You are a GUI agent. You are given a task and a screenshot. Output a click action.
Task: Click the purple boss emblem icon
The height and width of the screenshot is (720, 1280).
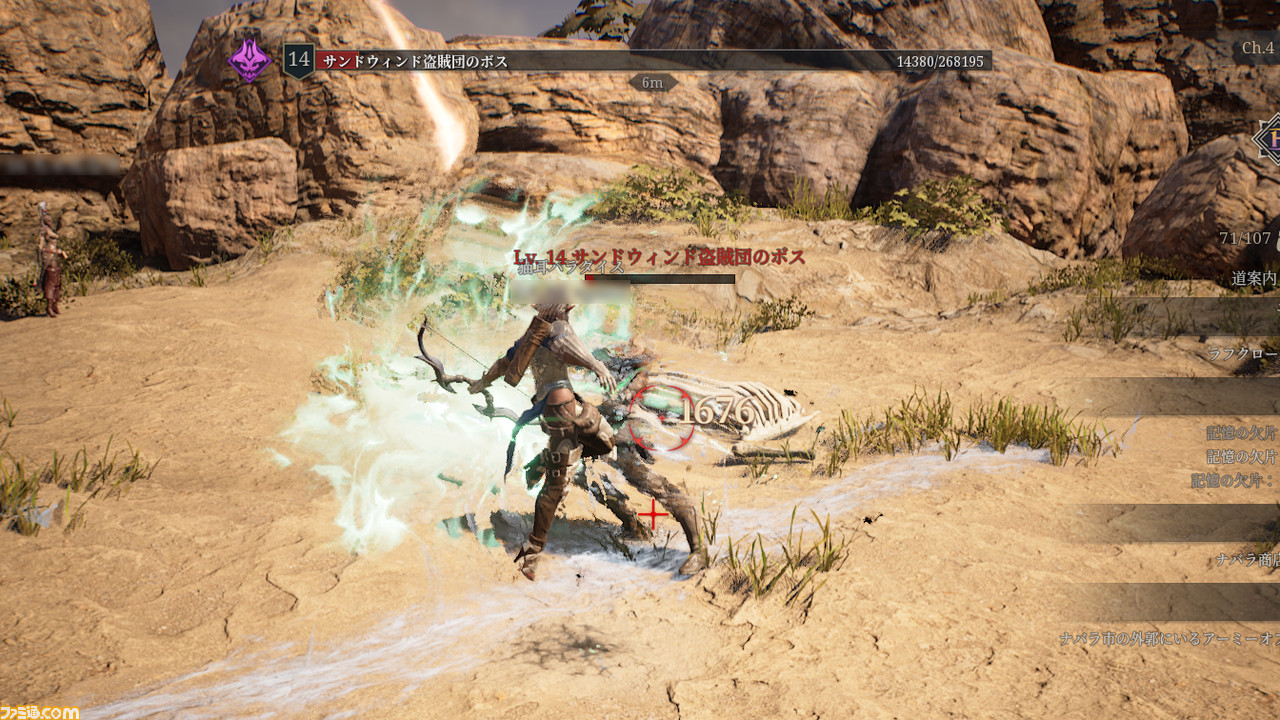coord(249,60)
